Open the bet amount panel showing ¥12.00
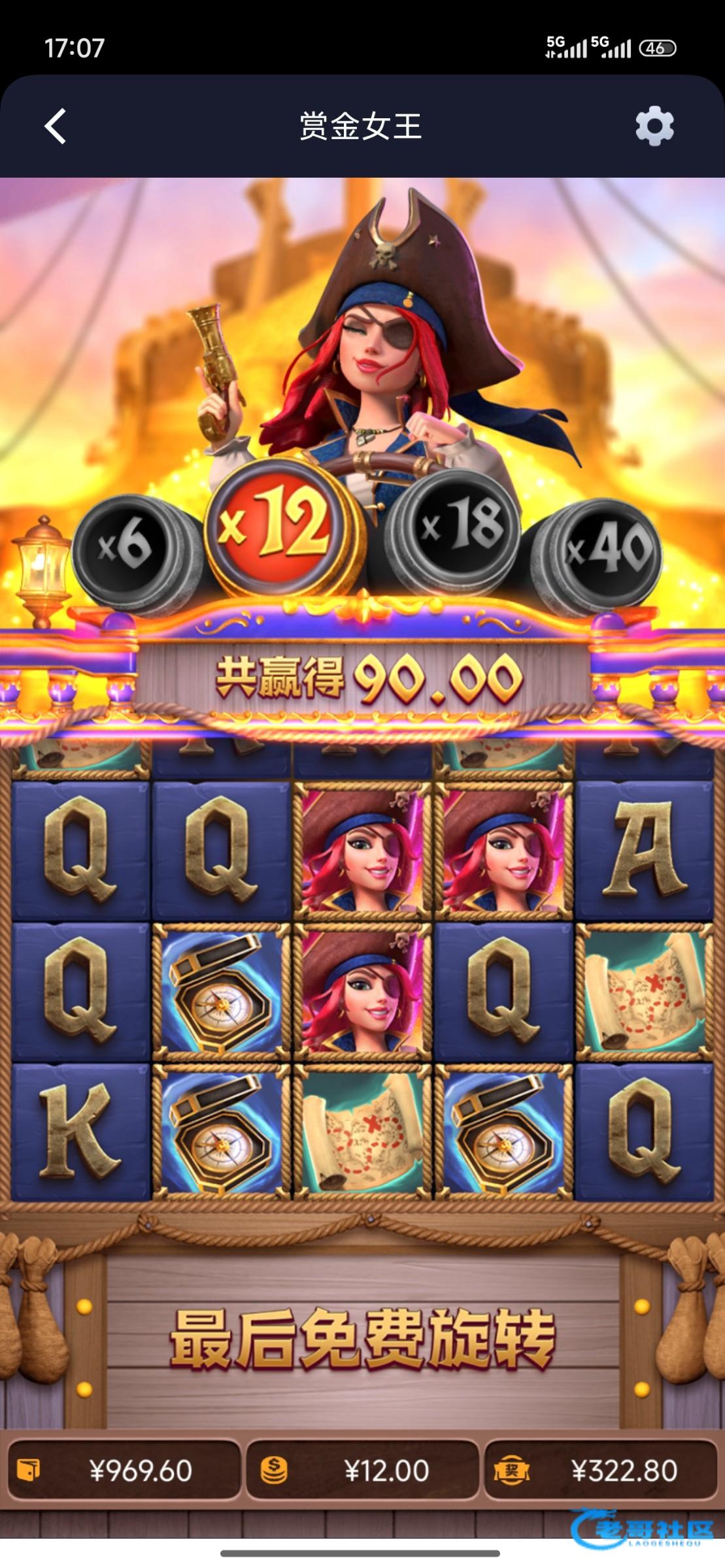Image resolution: width=725 pixels, height=1568 pixels. (362, 1471)
